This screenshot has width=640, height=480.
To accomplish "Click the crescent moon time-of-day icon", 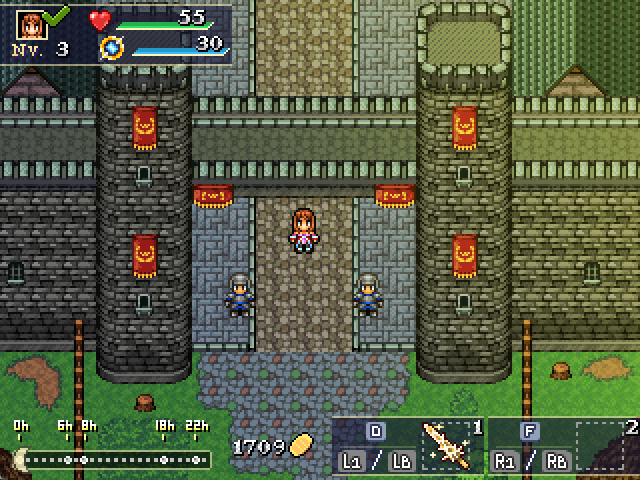I will click(x=17, y=458).
